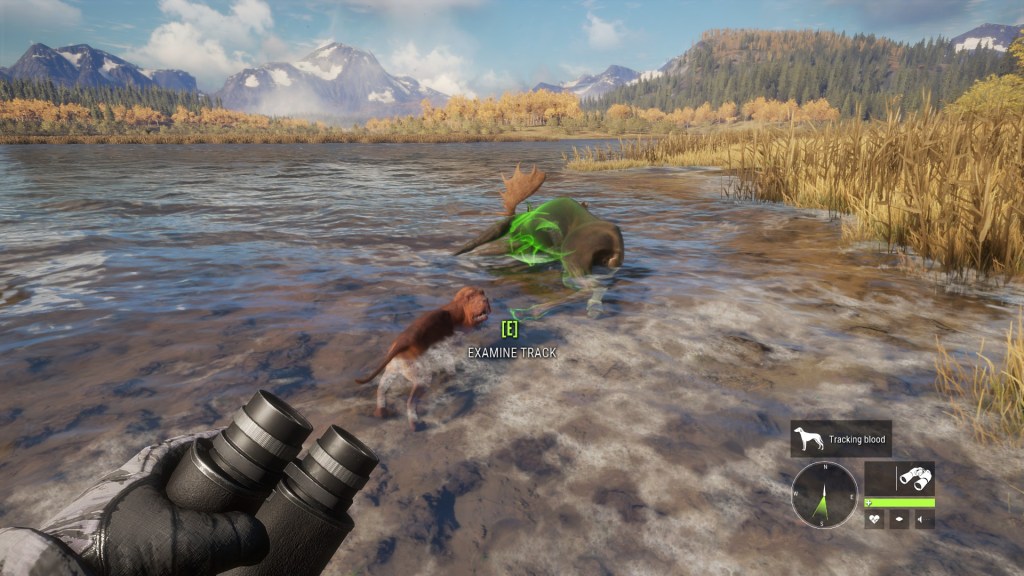1024x576 pixels.
Task: Click the heart rate indicator icon
Action: (x=874, y=519)
